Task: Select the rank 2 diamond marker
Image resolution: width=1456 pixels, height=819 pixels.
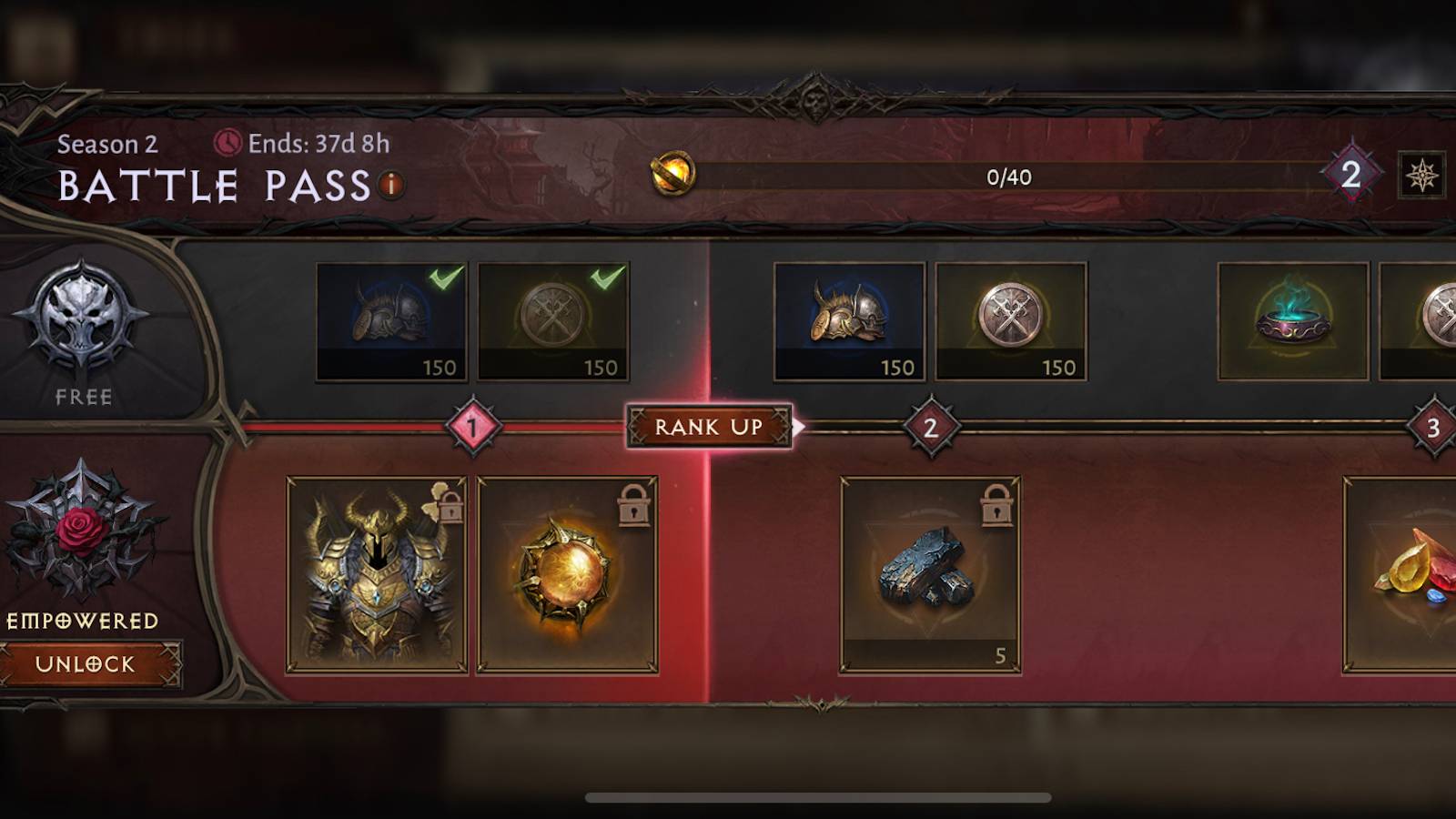Action: (926, 428)
